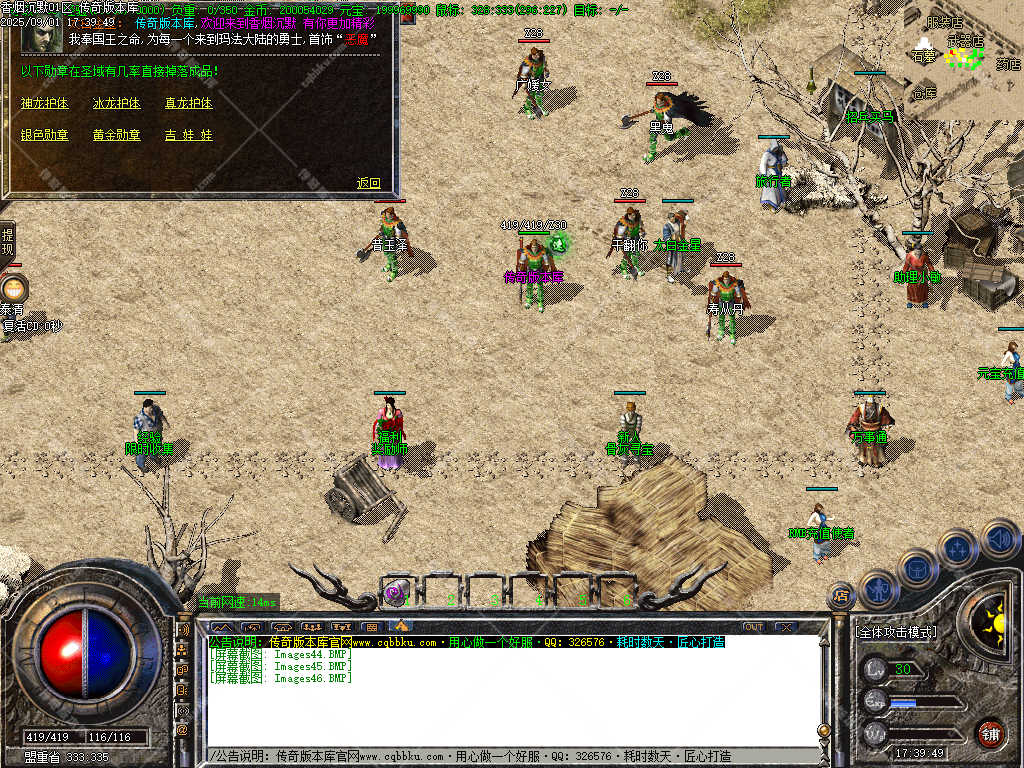1024x768 pixels.
Task: Click the chat input line
Action: pos(510,756)
